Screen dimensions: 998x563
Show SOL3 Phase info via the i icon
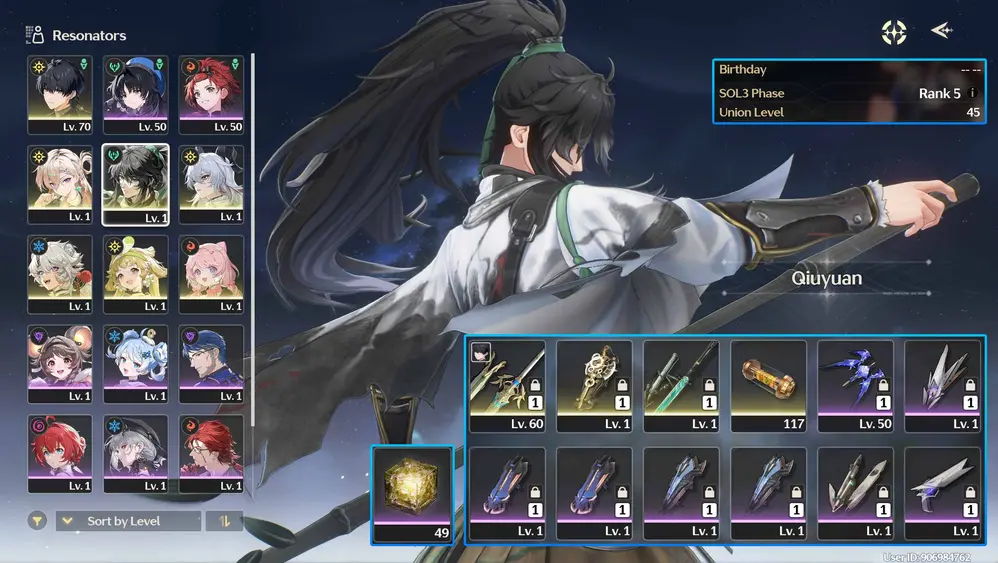(973, 93)
